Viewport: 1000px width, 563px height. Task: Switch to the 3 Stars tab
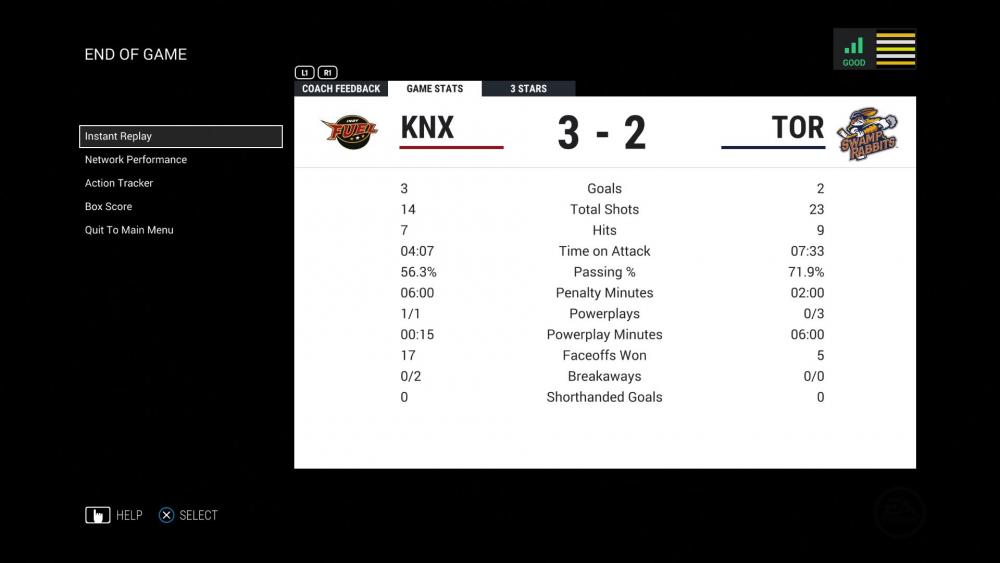[528, 89]
